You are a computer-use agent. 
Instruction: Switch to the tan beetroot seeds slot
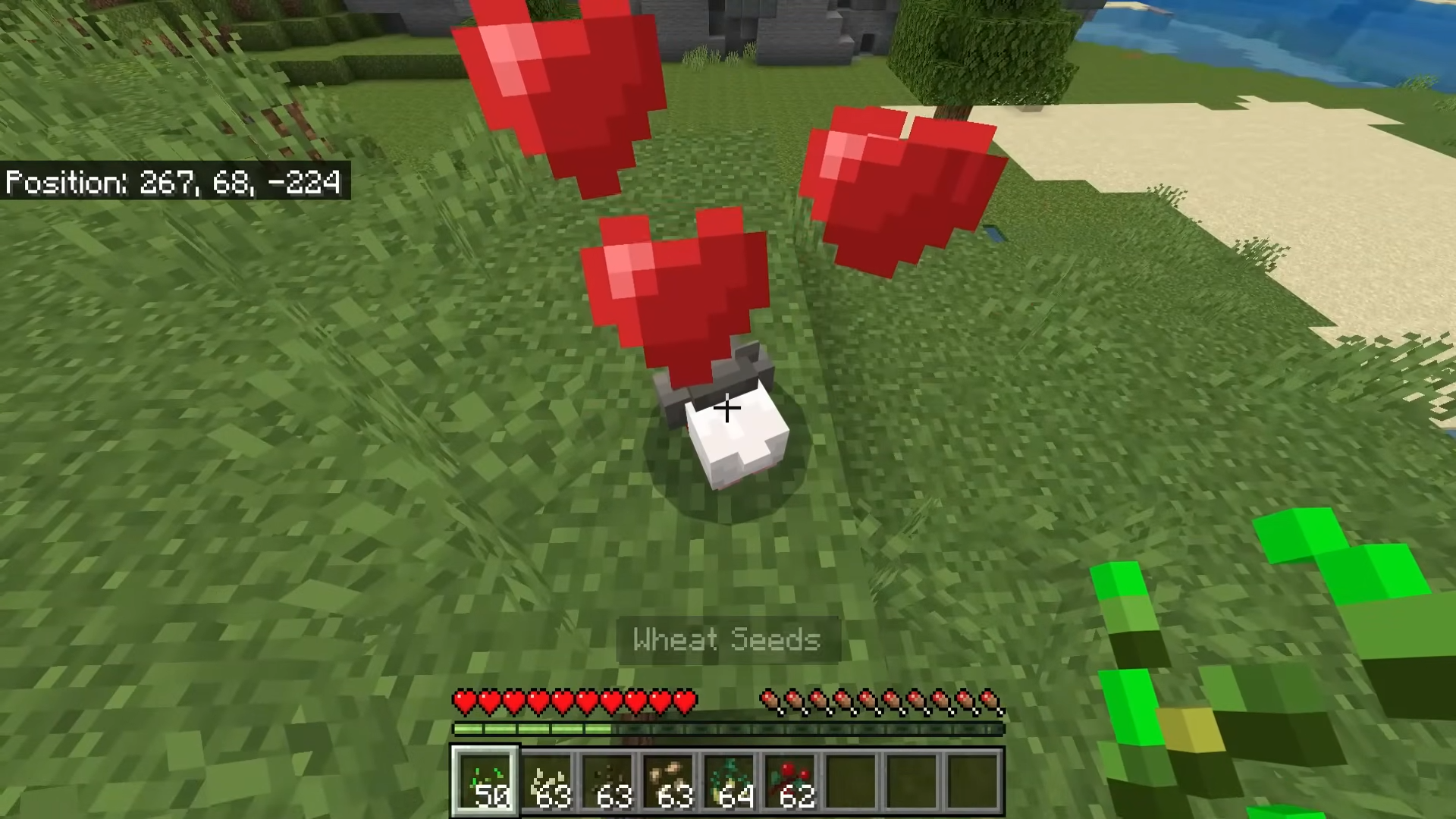point(670,782)
